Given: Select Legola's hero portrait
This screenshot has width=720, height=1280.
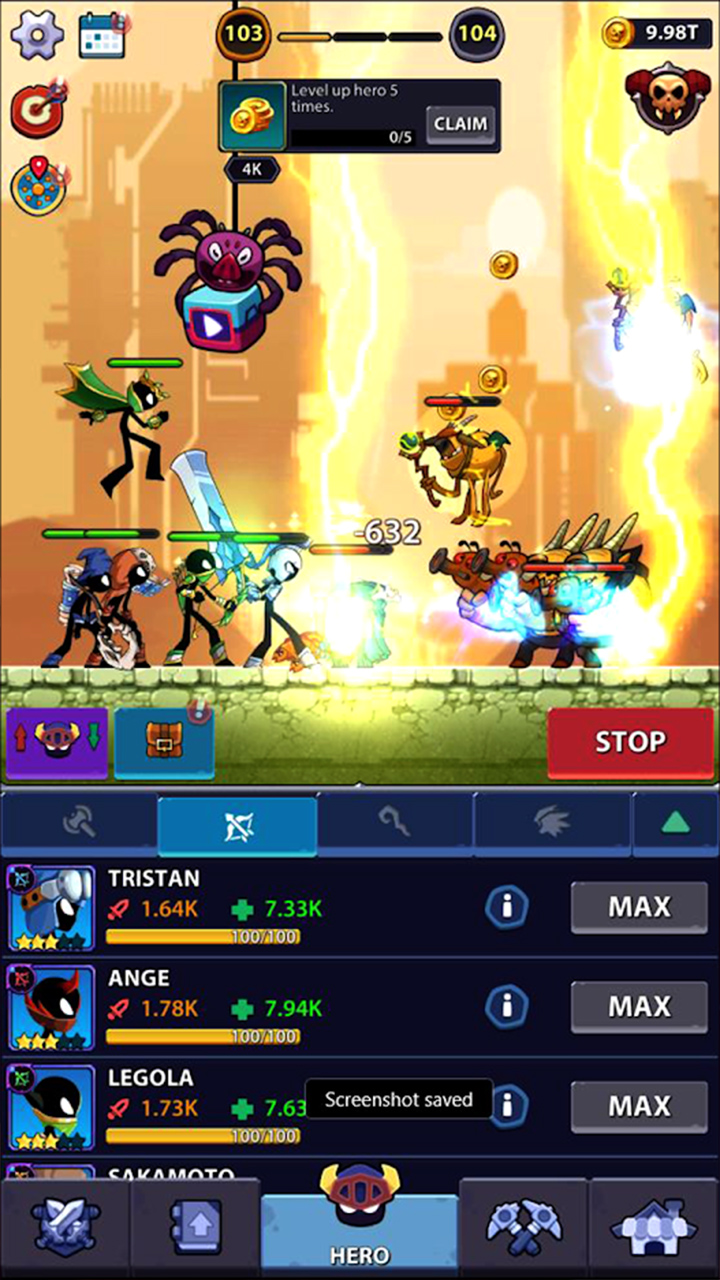Looking at the screenshot, I should (x=51, y=1107).
